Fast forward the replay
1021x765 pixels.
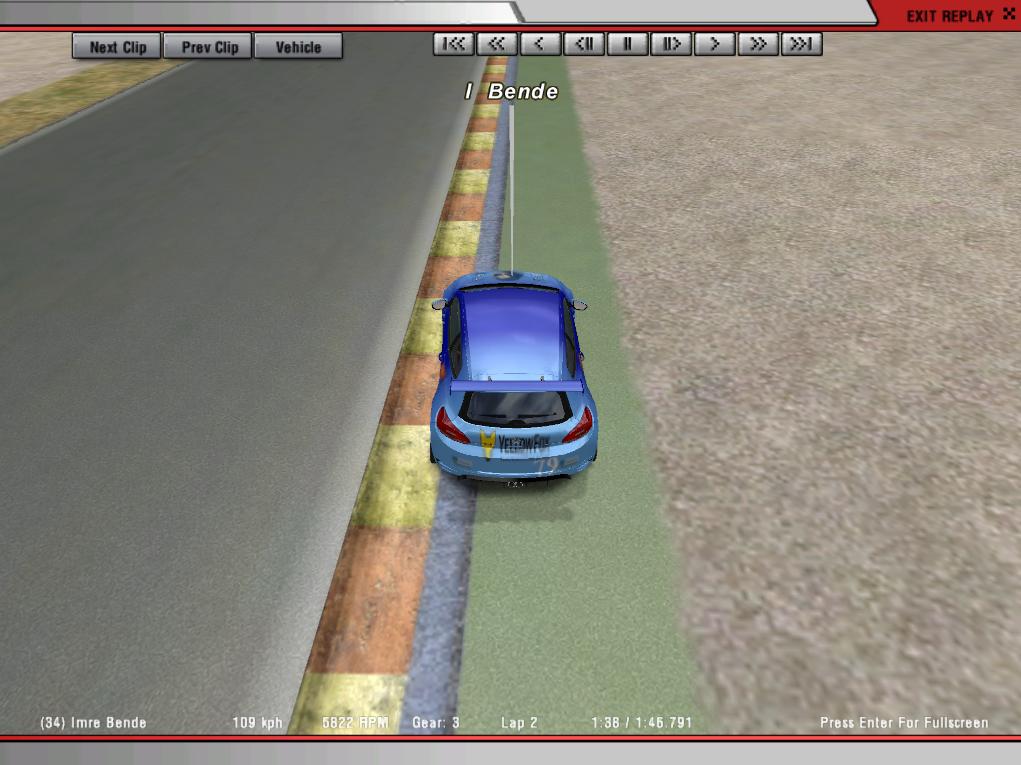click(758, 44)
